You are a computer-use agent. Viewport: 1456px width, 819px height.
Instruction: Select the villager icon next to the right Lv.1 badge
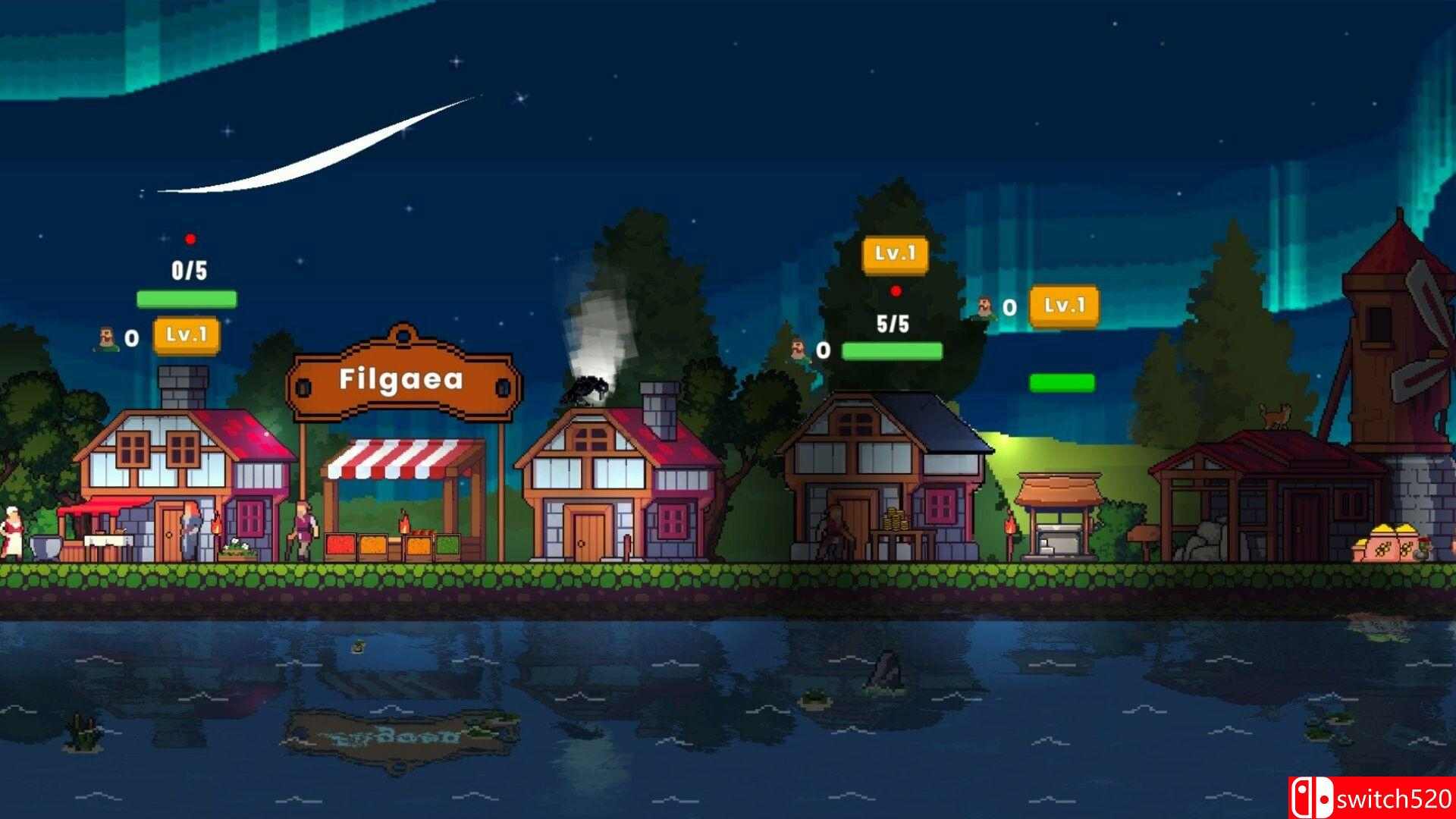pyautogui.click(x=982, y=307)
